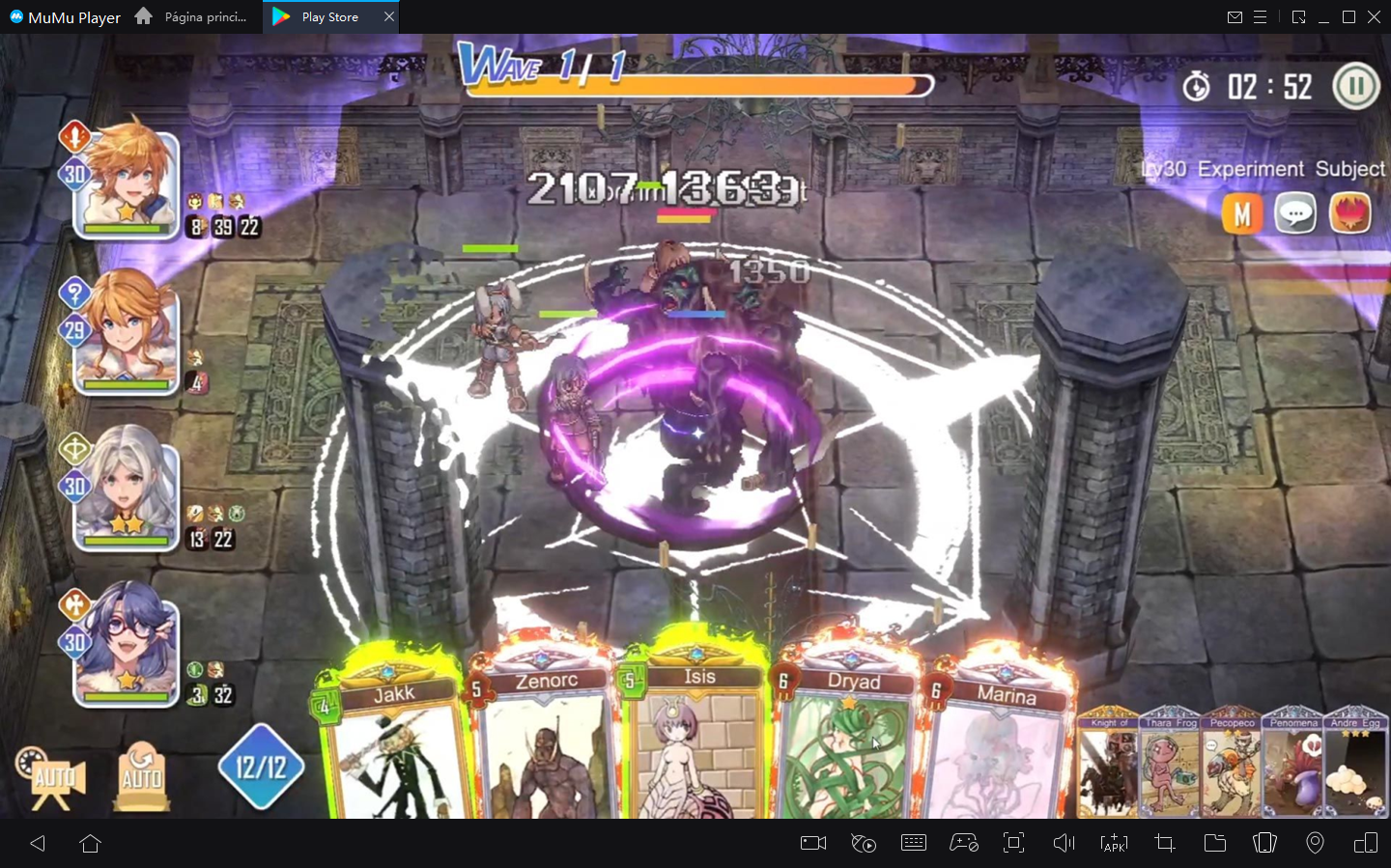1391x868 pixels.
Task: Expand the orange M menu icon
Action: (x=1242, y=213)
